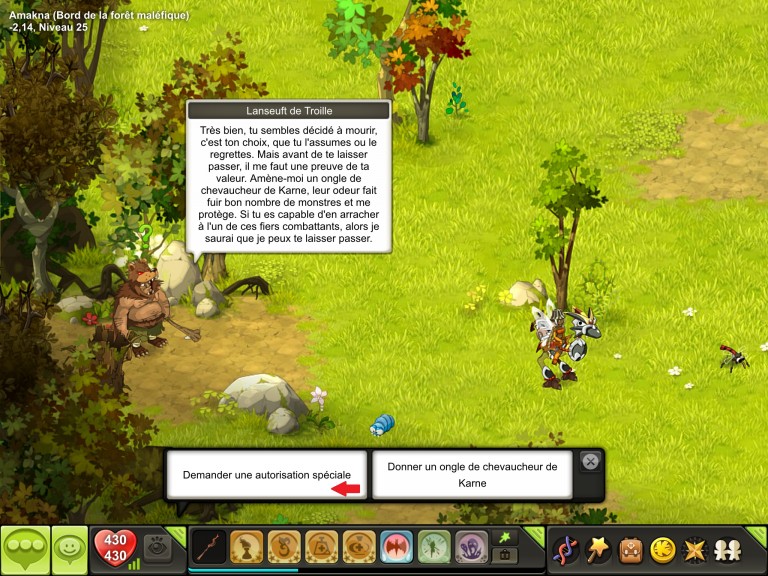Viewport: 768px width, 576px height.
Task: Switch to the green star spells tab
Action: (x=504, y=538)
